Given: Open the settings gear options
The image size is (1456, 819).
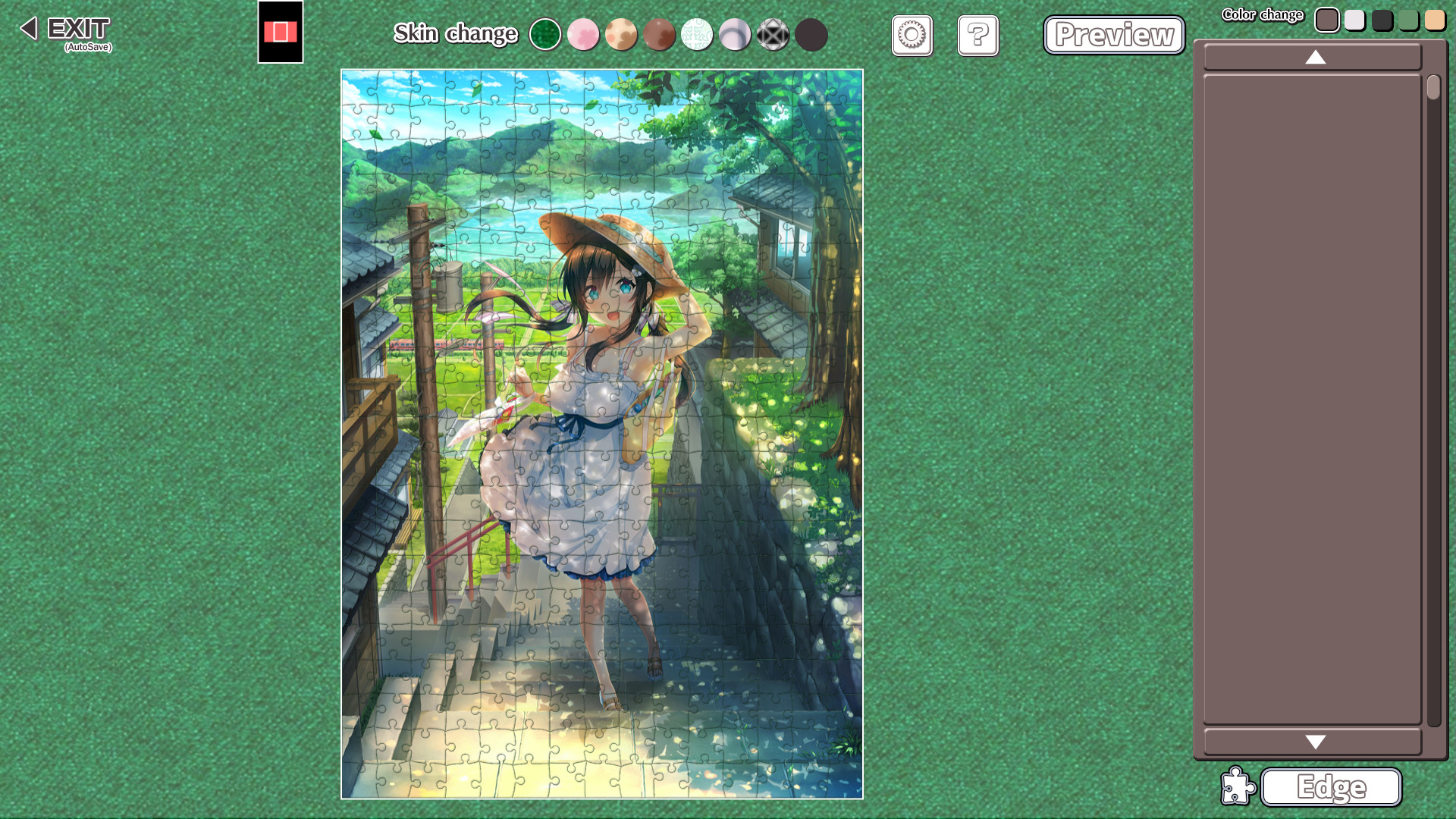Looking at the screenshot, I should click(912, 36).
